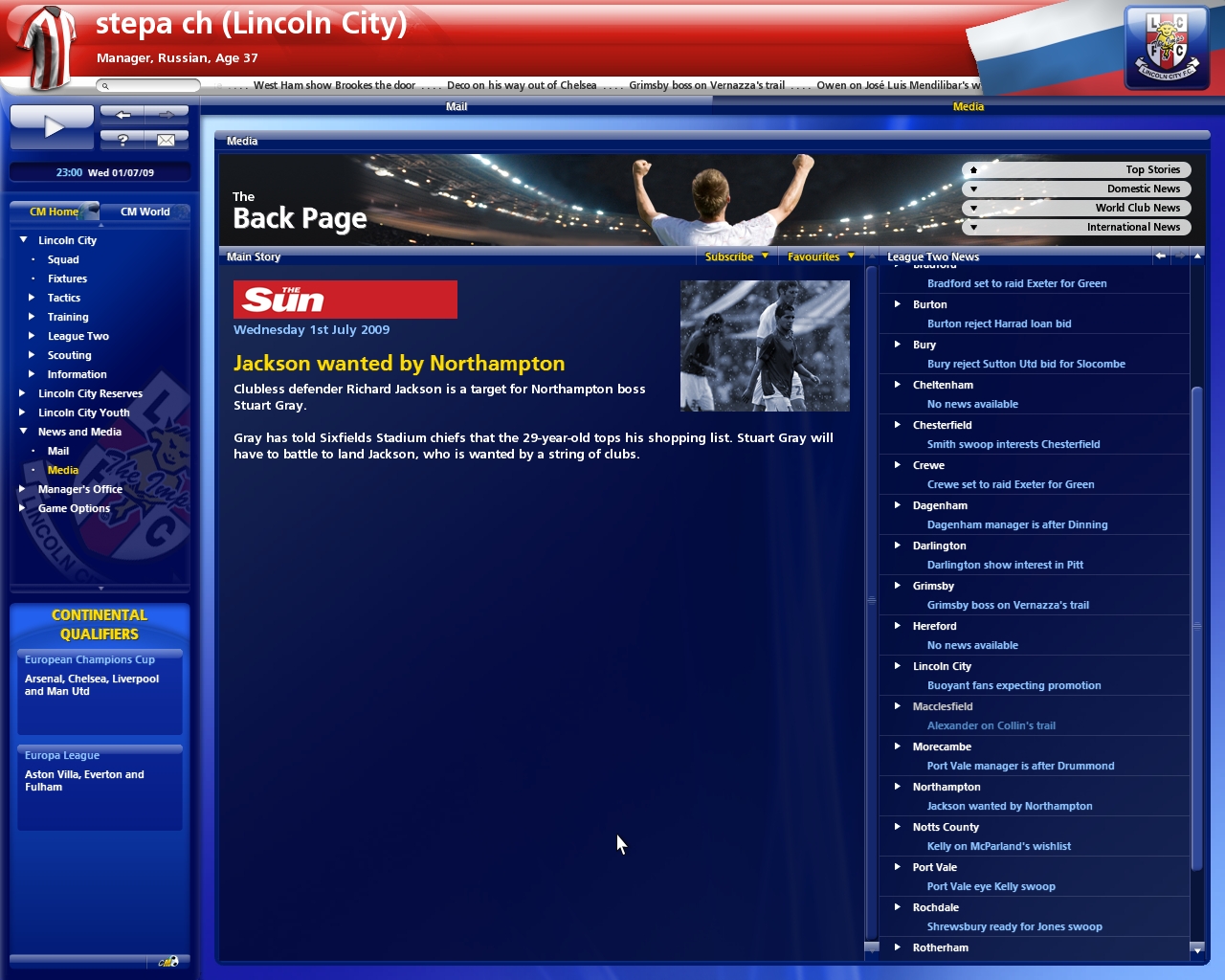Click the Sun newspaper masthead
The image size is (1225, 980).
pos(345,299)
